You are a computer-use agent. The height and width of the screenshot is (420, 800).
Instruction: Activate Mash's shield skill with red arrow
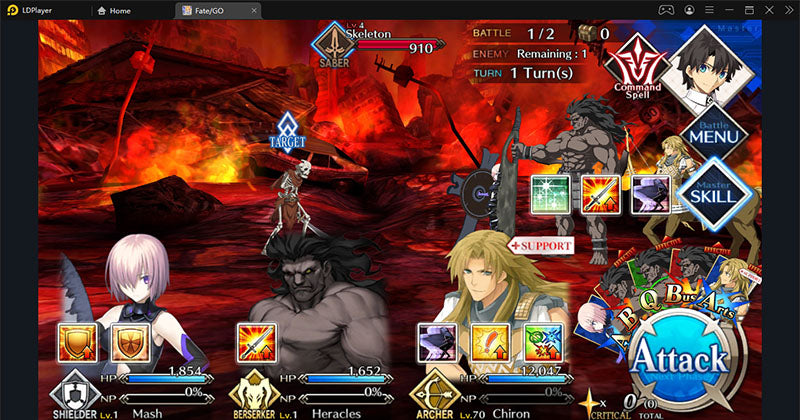click(x=76, y=342)
